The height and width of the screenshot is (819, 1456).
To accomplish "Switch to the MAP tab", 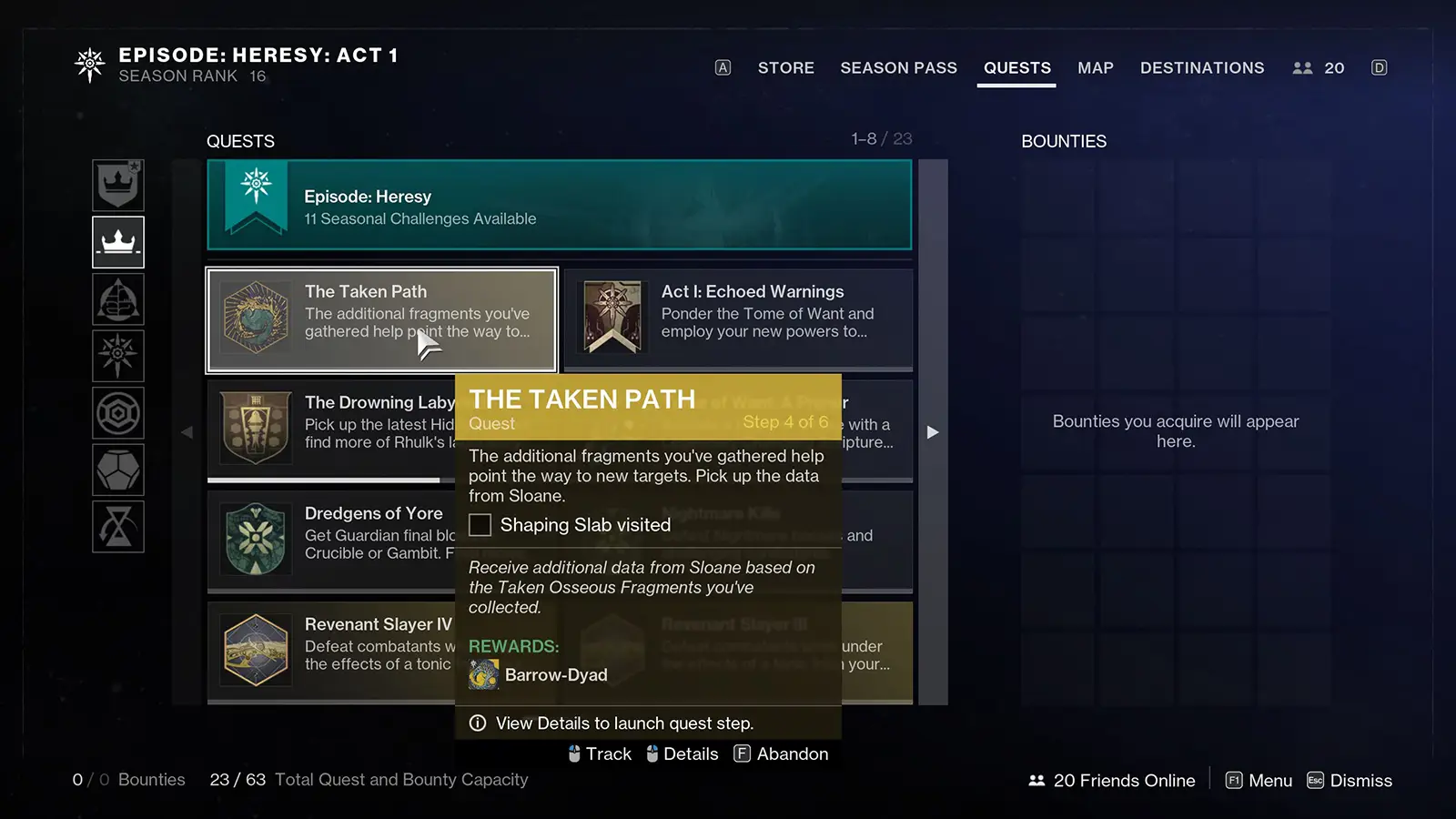I will (1096, 67).
